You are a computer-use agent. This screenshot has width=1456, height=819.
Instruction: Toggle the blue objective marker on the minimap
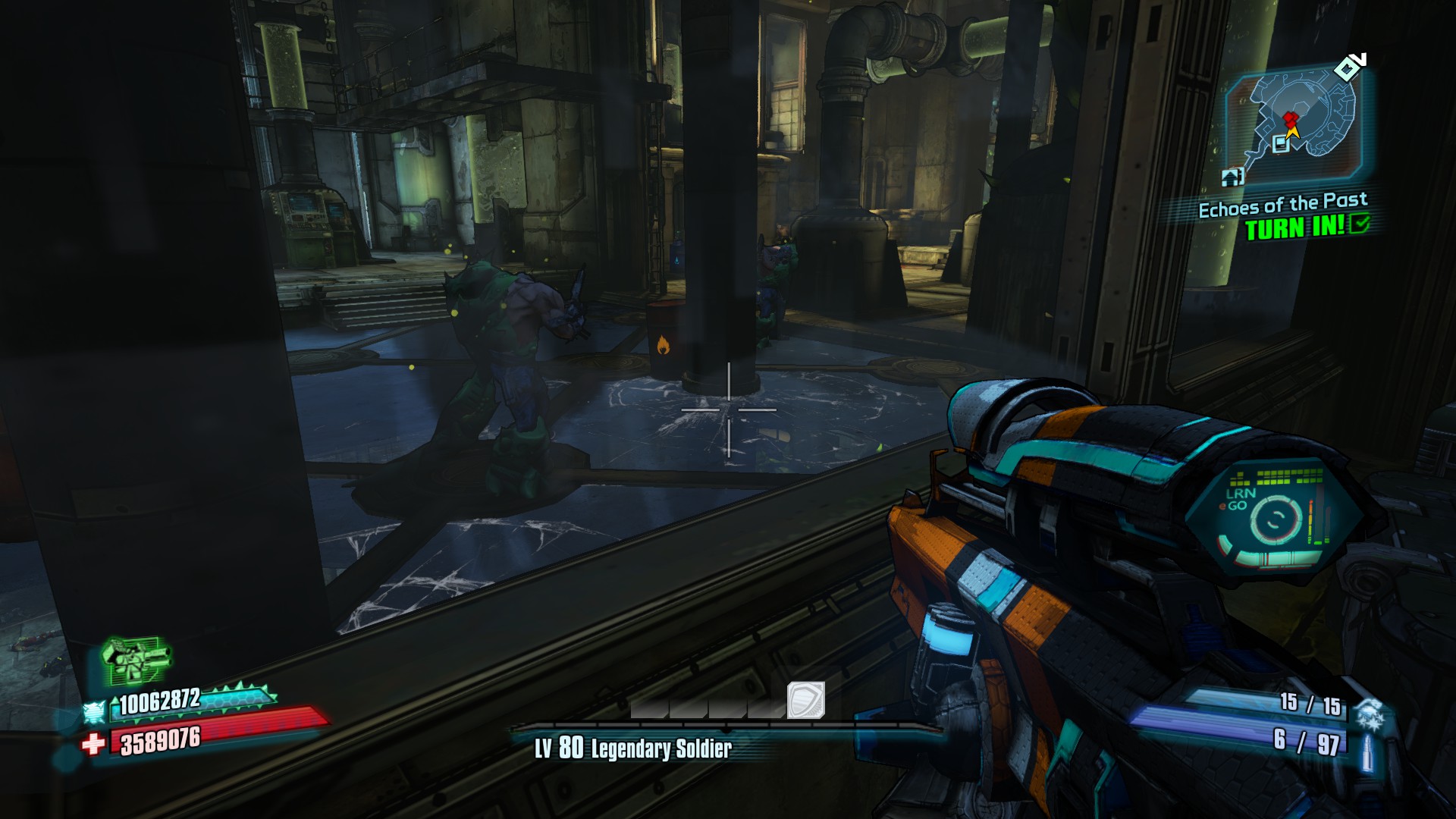pyautogui.click(x=1280, y=145)
